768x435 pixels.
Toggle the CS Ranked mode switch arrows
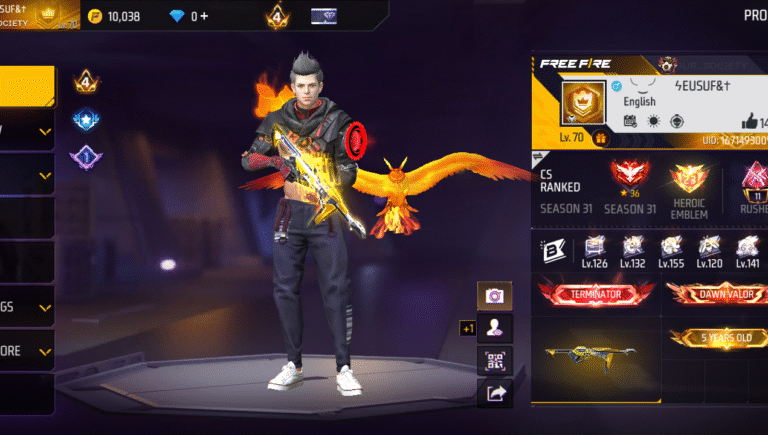(x=540, y=157)
